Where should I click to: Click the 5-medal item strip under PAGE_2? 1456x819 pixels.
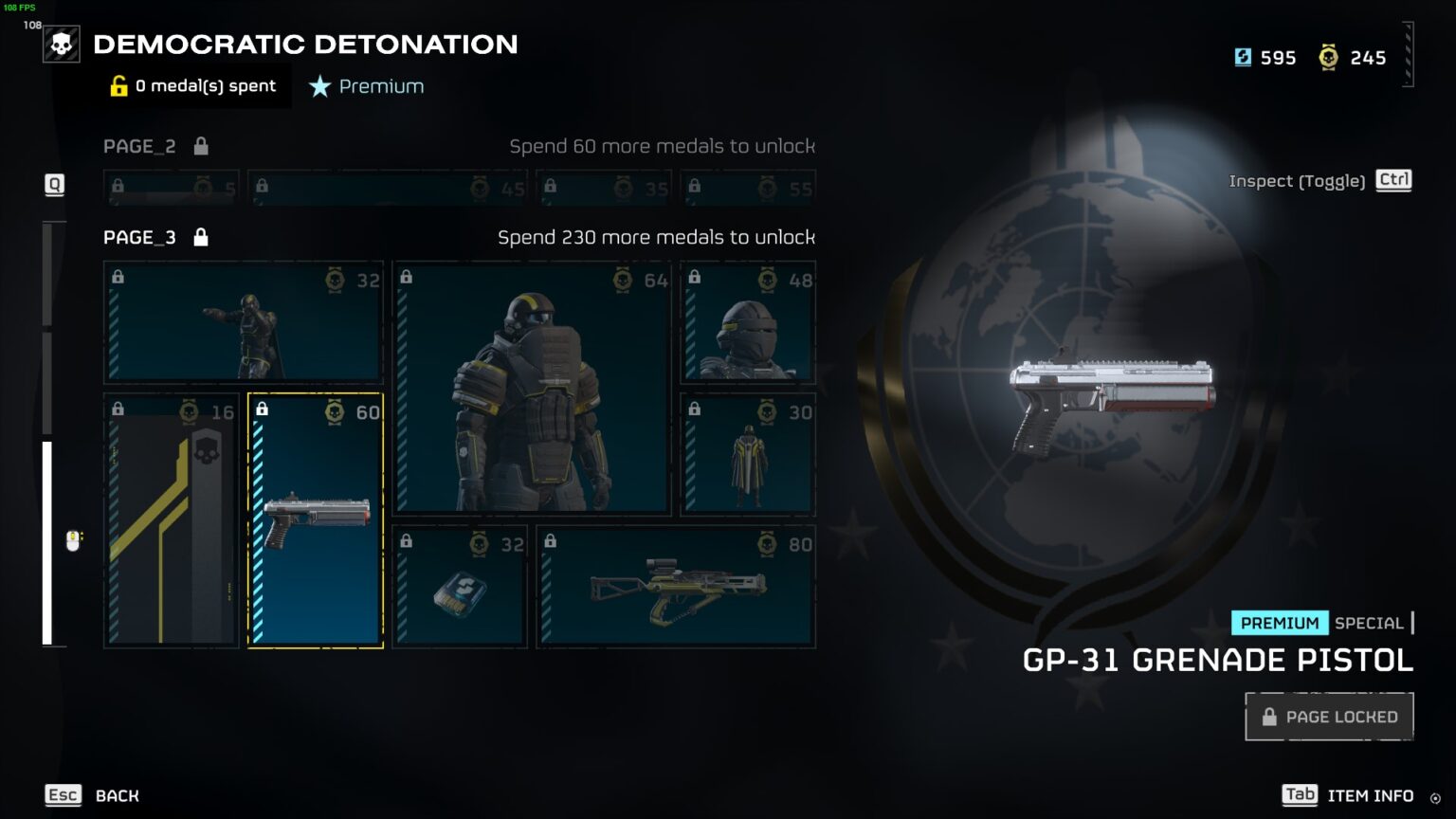171,187
